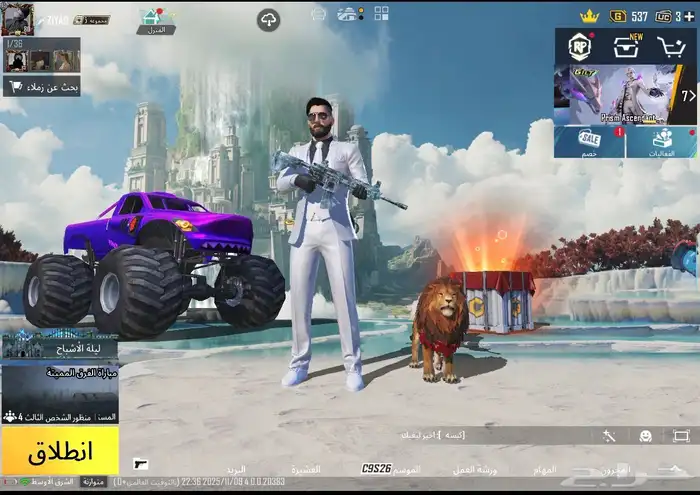Open the Royale Pass RP icon
The width and height of the screenshot is (700, 495).
click(579, 47)
